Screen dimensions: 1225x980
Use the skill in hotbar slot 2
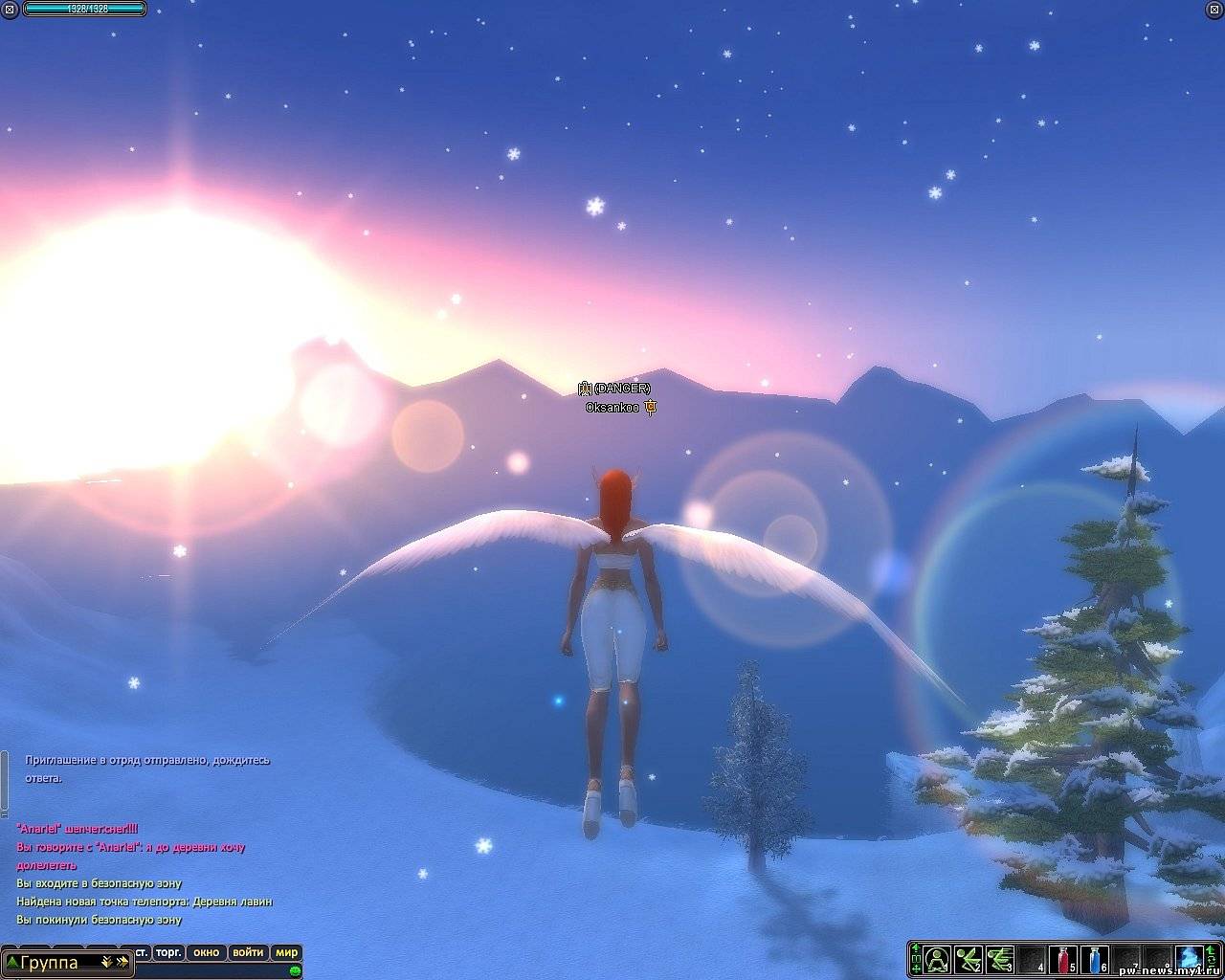coord(969,958)
